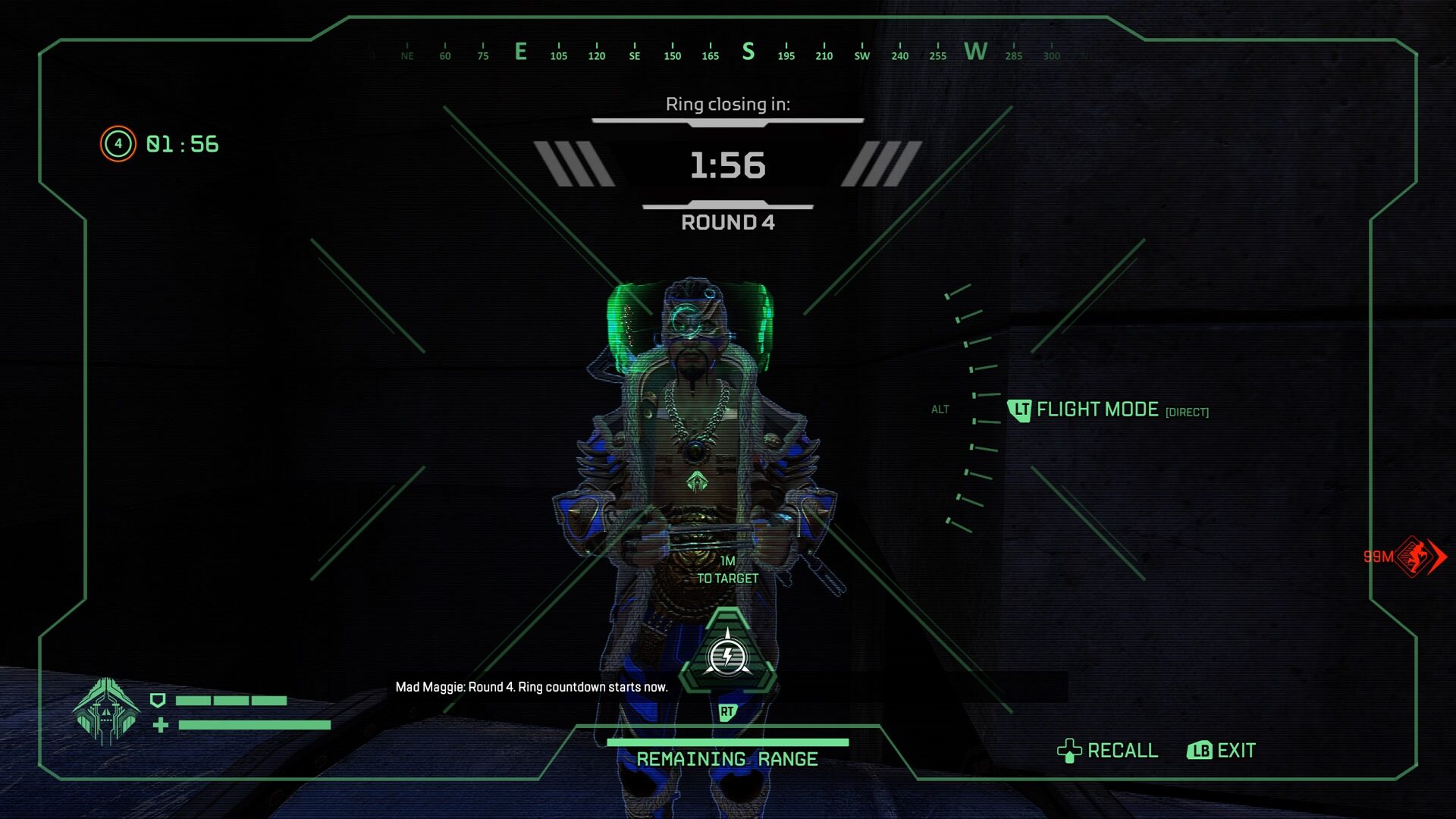This screenshot has height=819, width=1456.
Task: Click Mad Maggie's round countdown message
Action: (x=532, y=687)
